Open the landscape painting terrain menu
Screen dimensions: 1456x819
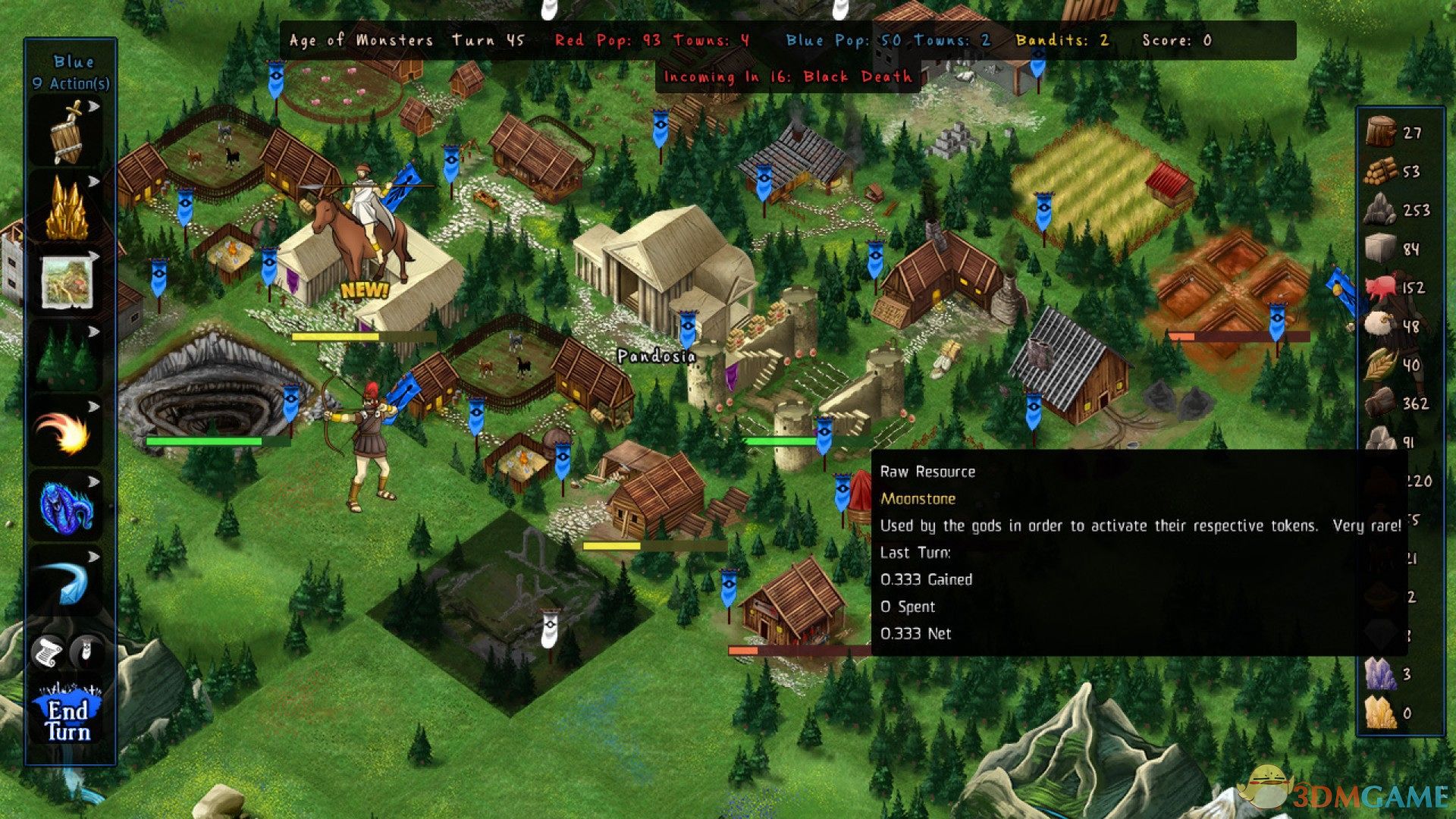(67, 281)
